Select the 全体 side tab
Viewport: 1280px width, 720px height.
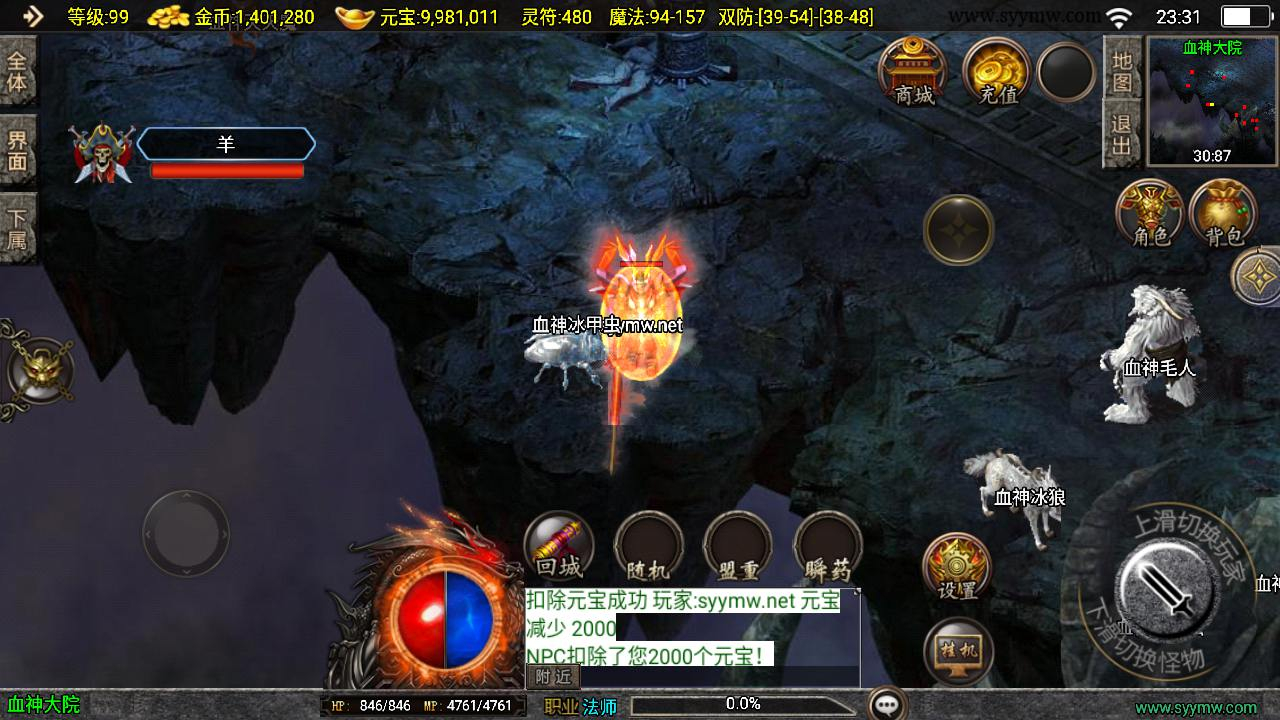pyautogui.click(x=17, y=70)
